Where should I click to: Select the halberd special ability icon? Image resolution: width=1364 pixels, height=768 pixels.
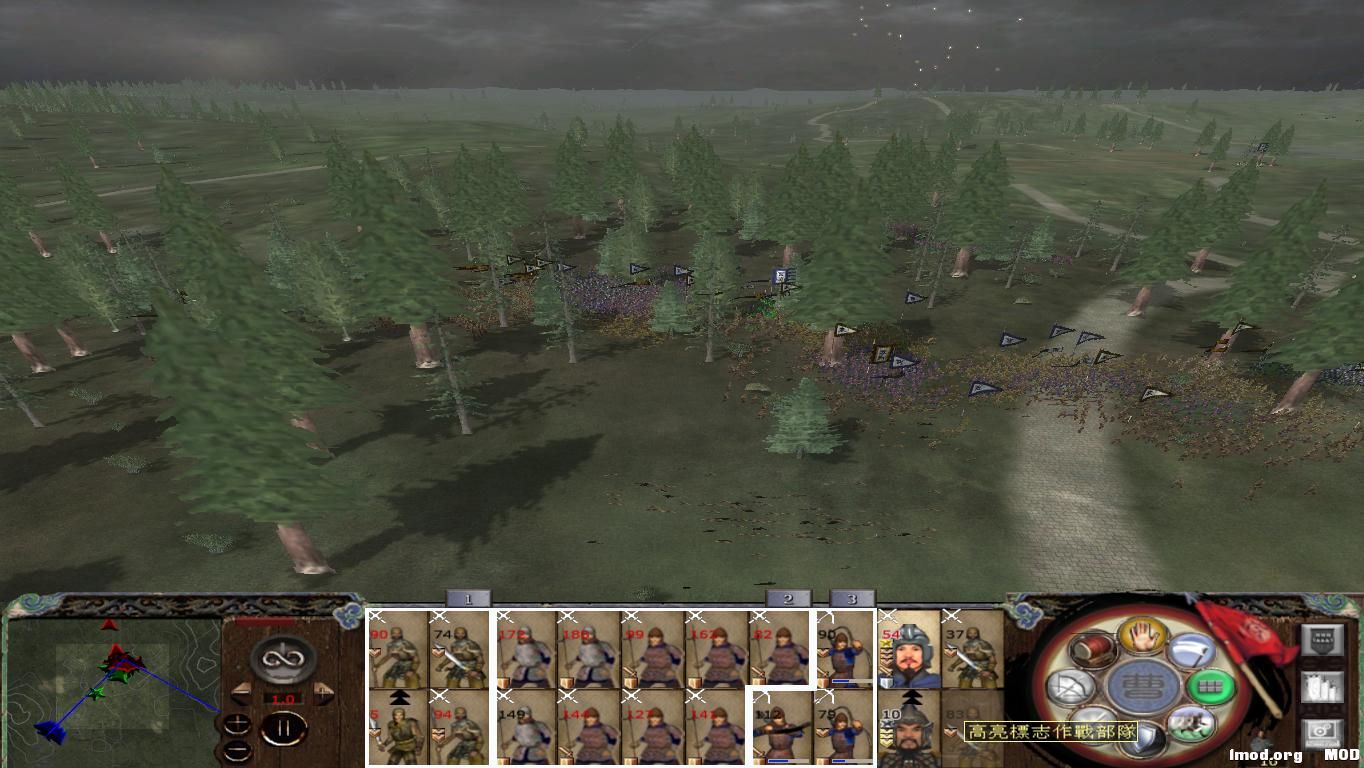(1189, 650)
